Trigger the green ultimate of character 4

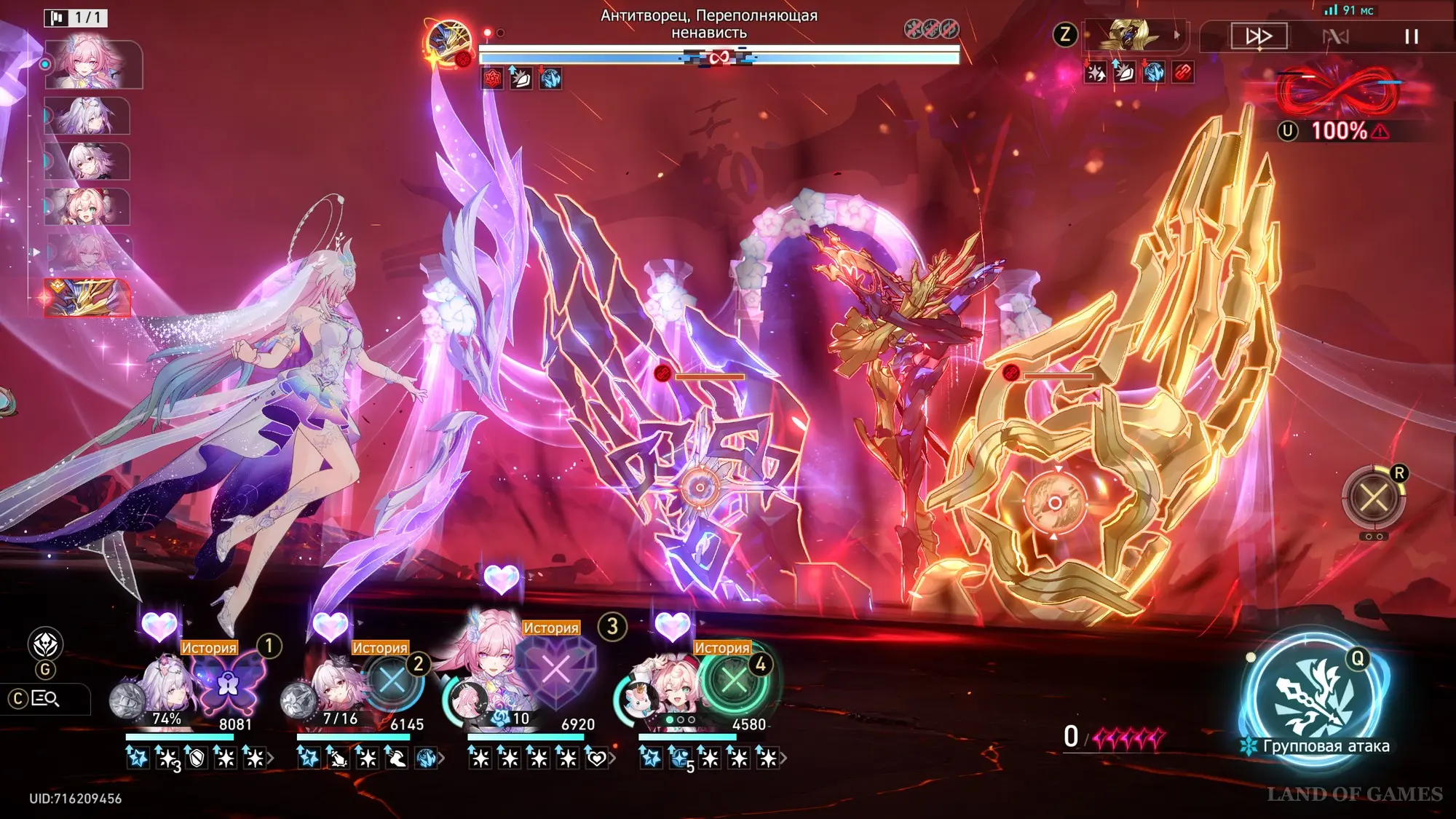pyautogui.click(x=734, y=682)
